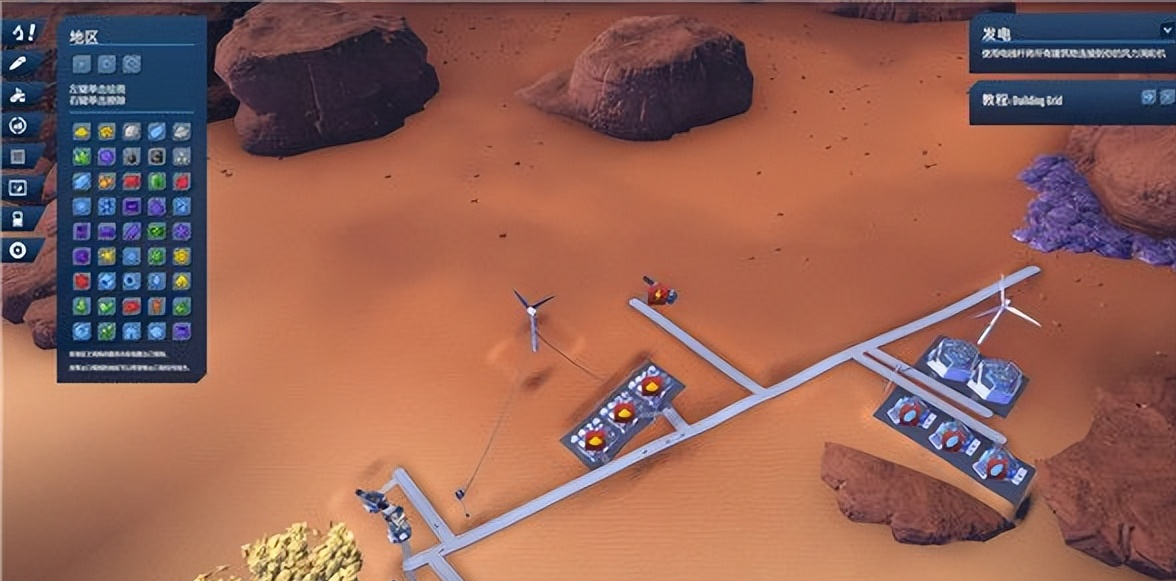Switch to the train transport tab

click(21, 219)
